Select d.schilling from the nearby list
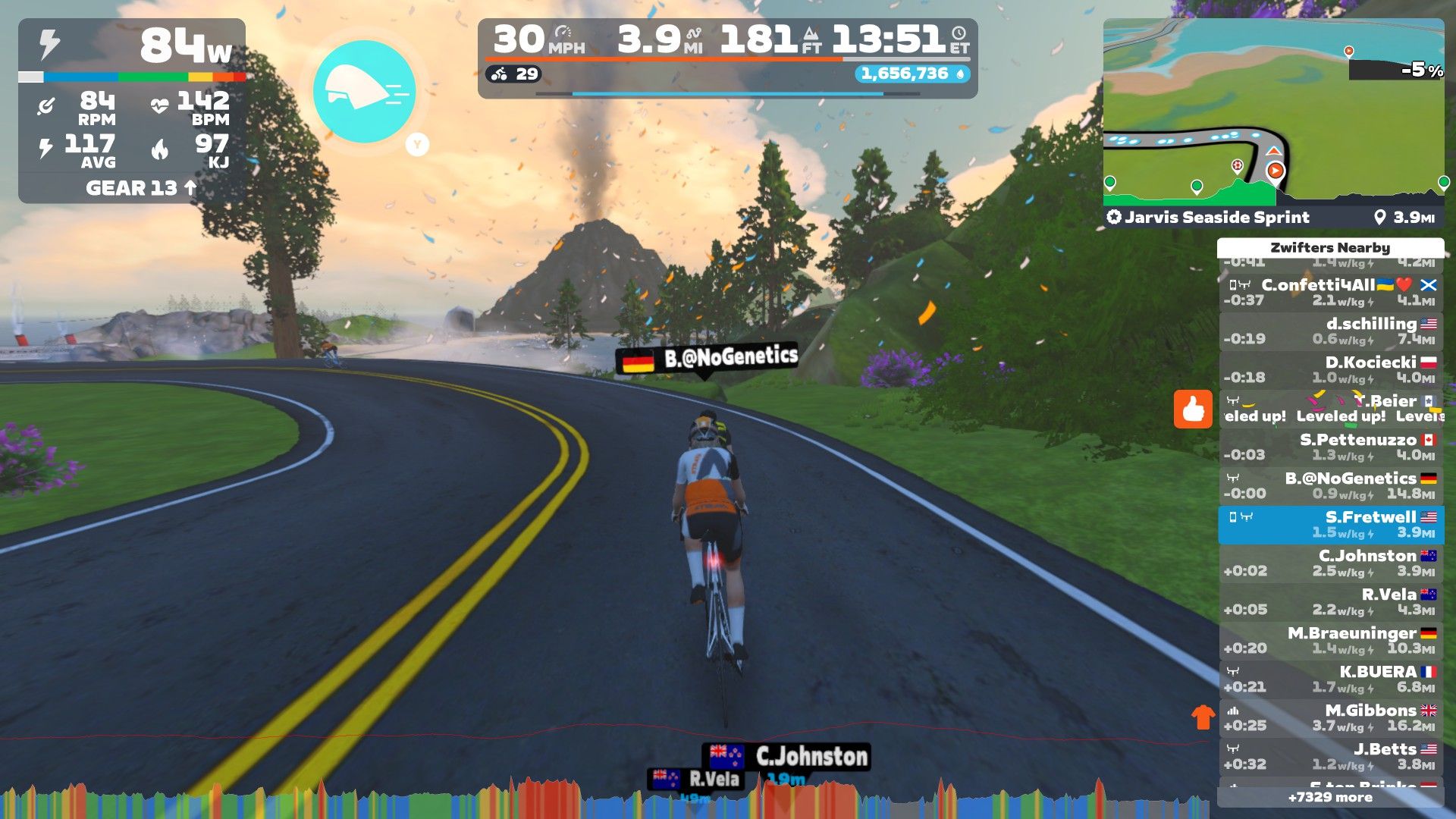The width and height of the screenshot is (1456, 819). point(1331,331)
